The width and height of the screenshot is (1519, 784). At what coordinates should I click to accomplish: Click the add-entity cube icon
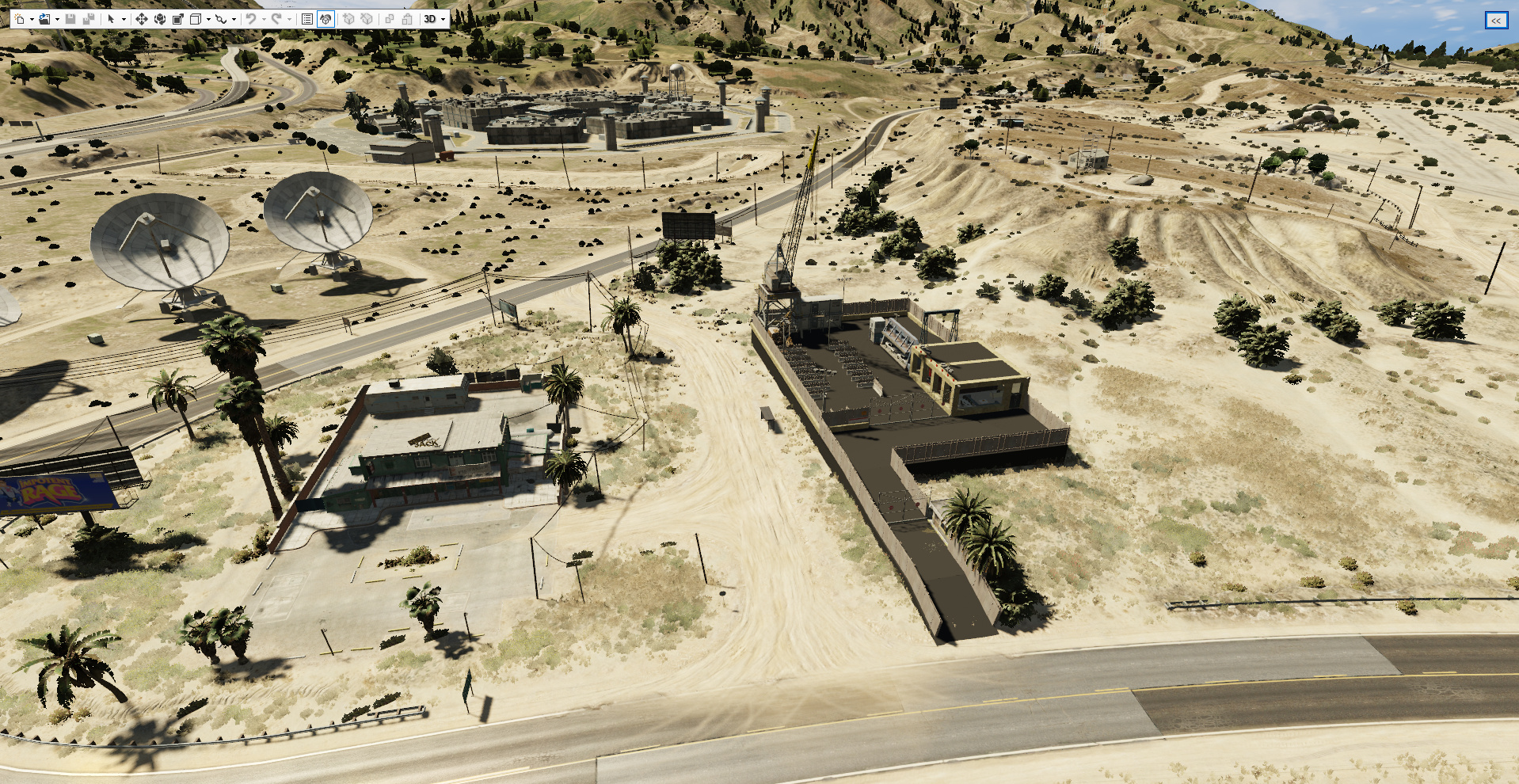[x=348, y=20]
